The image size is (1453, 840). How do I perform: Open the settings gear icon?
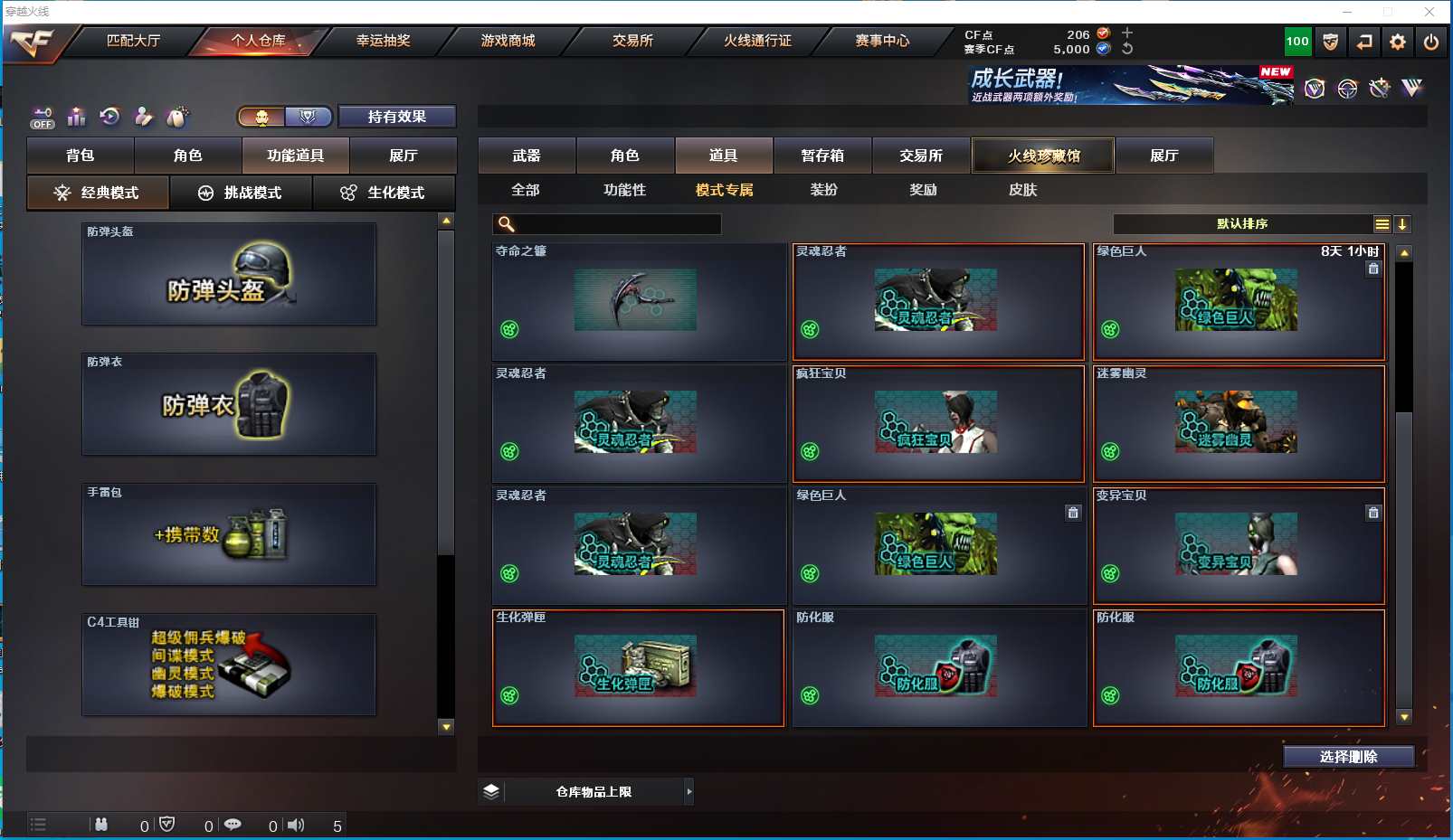pyautogui.click(x=1398, y=42)
